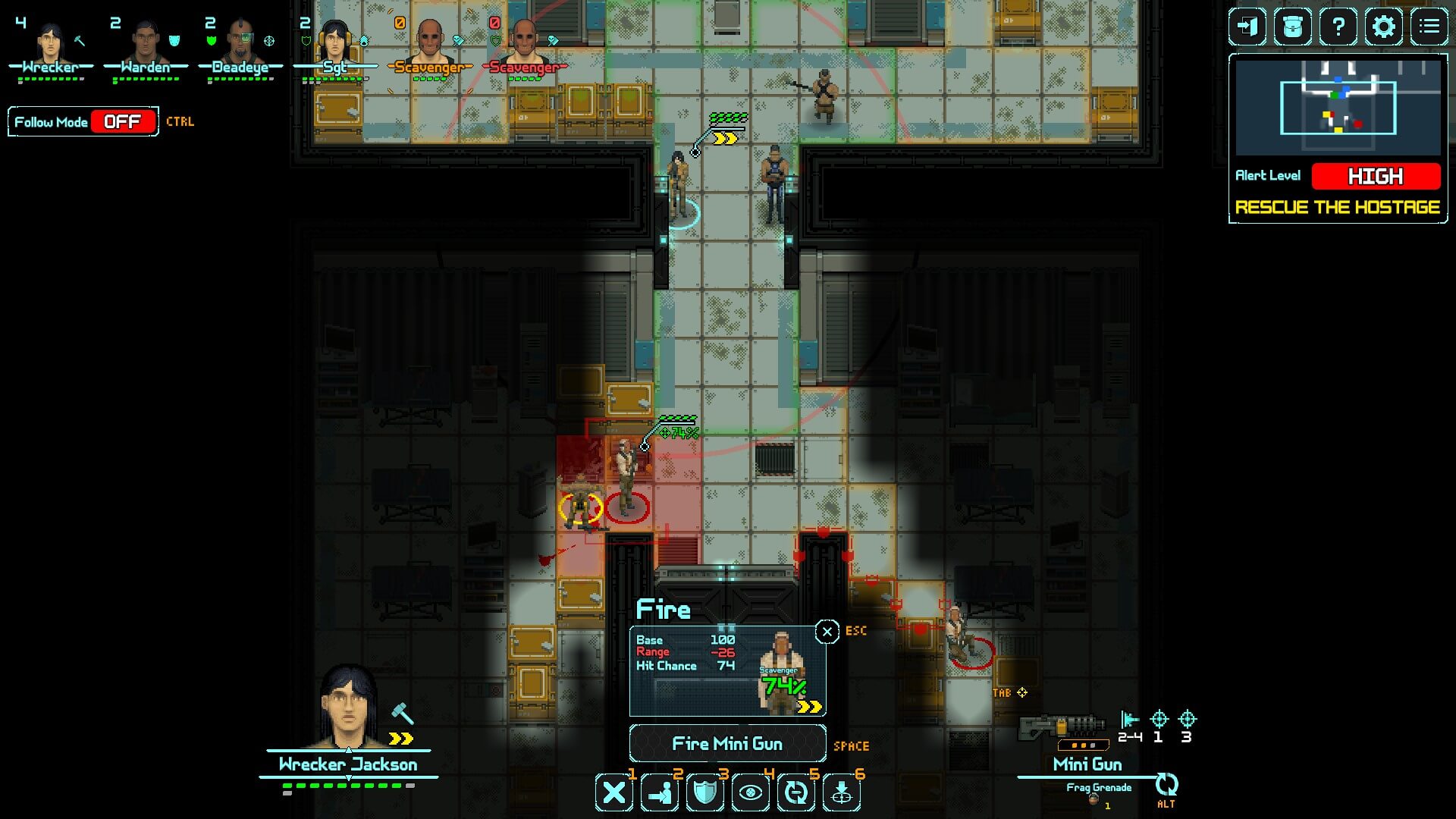Swap weapon with the cycle arrows icon
The height and width of the screenshot is (819, 1456).
(x=1166, y=784)
